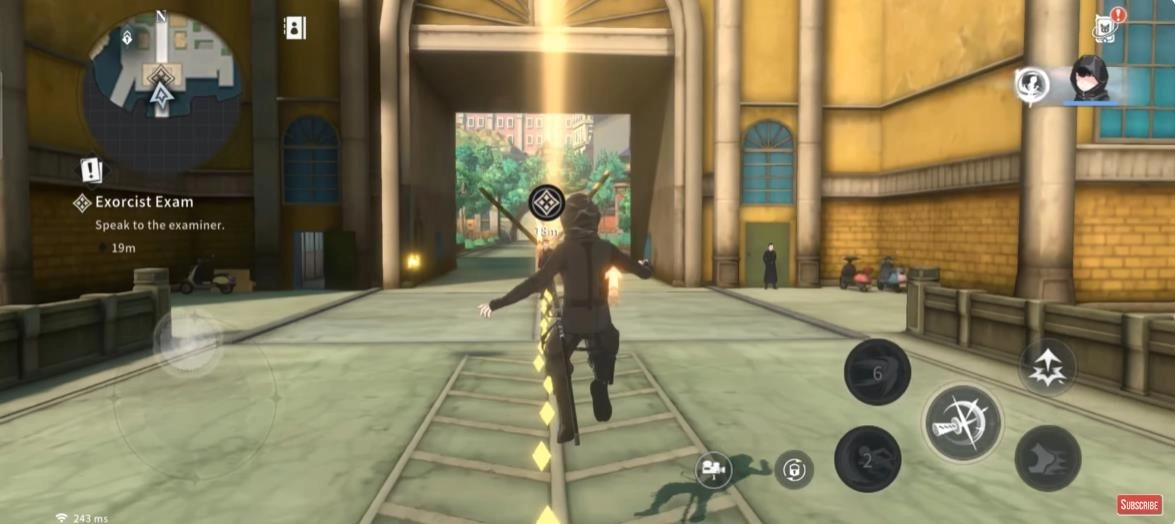
Task: Activate the circular character switch skill icon
Action: [x=1031, y=84]
